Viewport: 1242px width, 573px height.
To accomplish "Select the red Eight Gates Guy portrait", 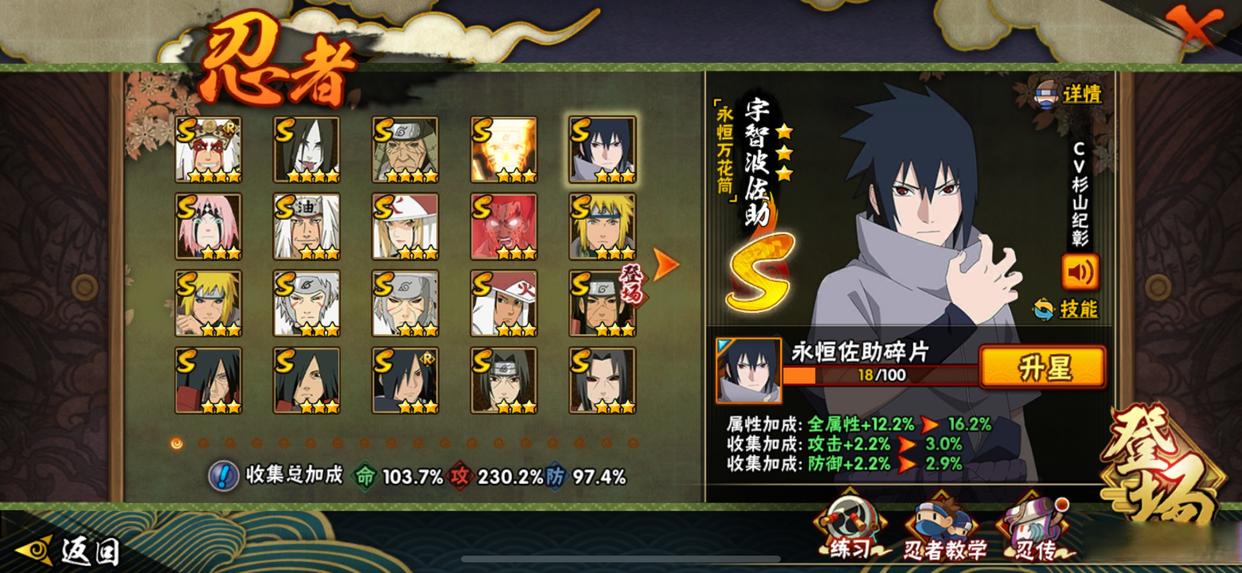I will (504, 227).
